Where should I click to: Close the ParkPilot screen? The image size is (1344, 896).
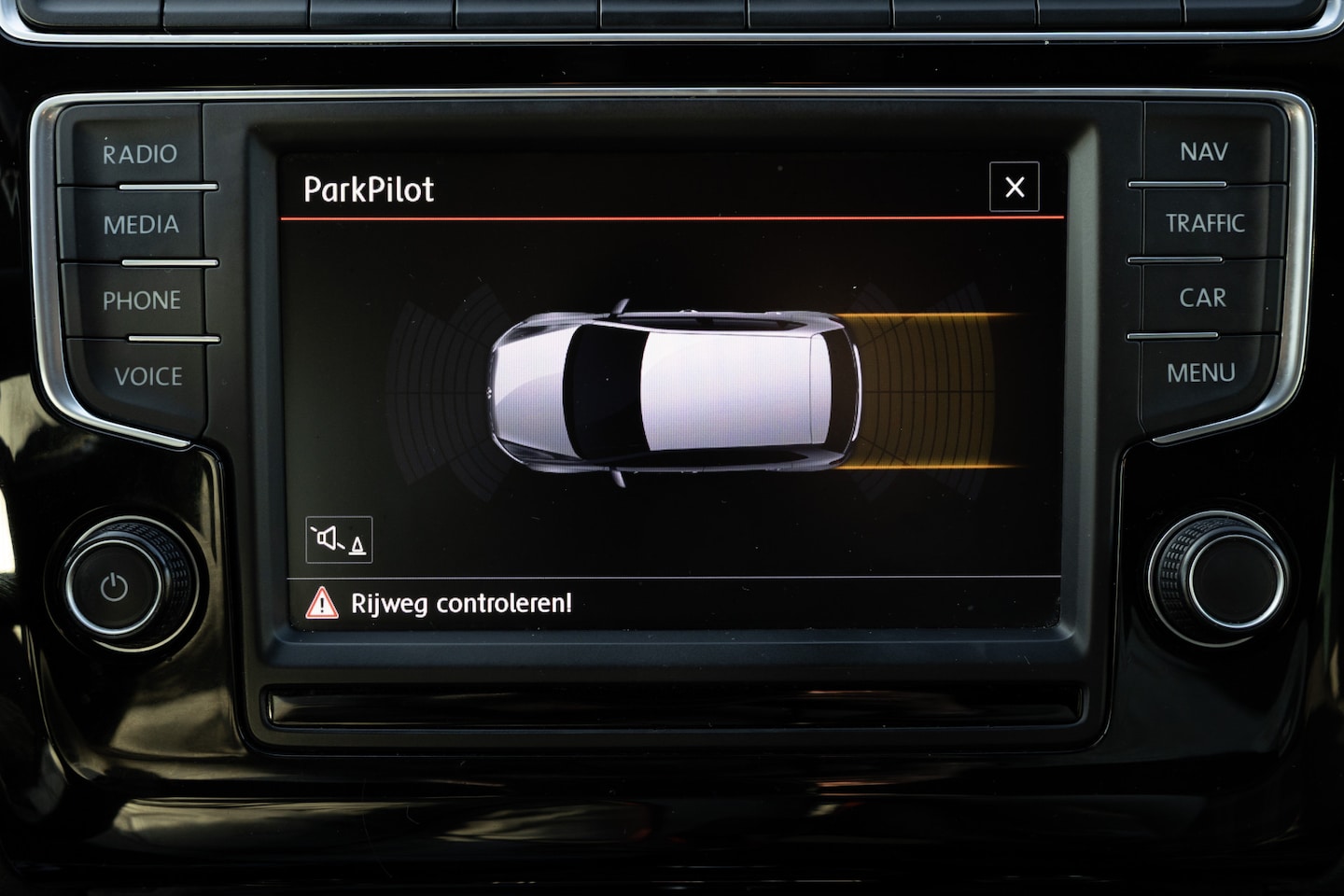[1015, 188]
